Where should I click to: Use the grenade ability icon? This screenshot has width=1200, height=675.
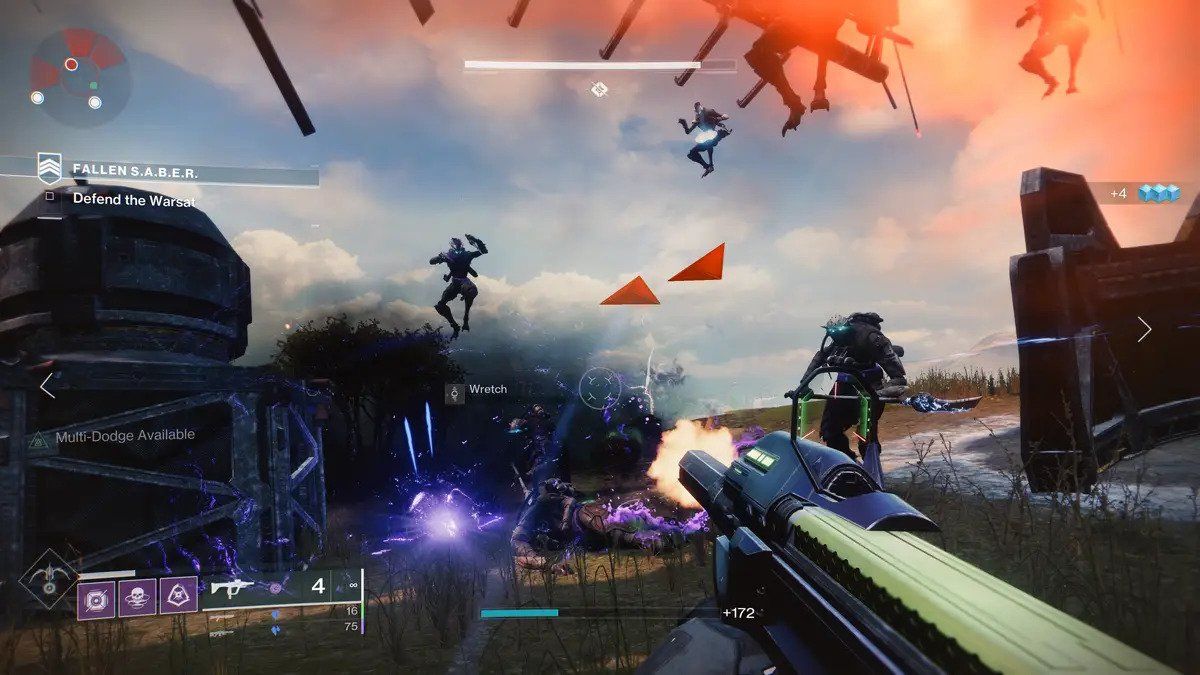(x=97, y=597)
